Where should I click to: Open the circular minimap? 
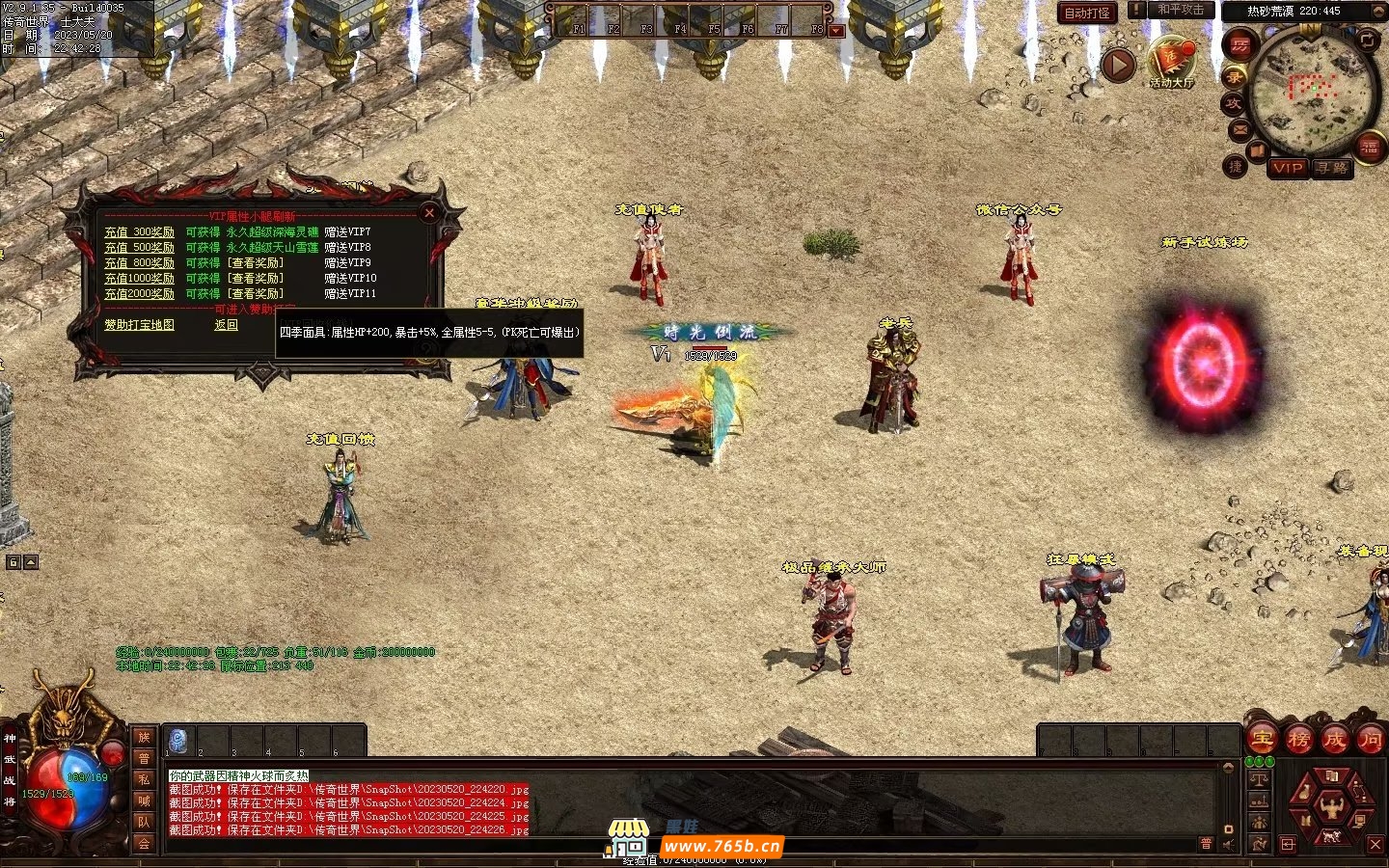pos(1311,92)
